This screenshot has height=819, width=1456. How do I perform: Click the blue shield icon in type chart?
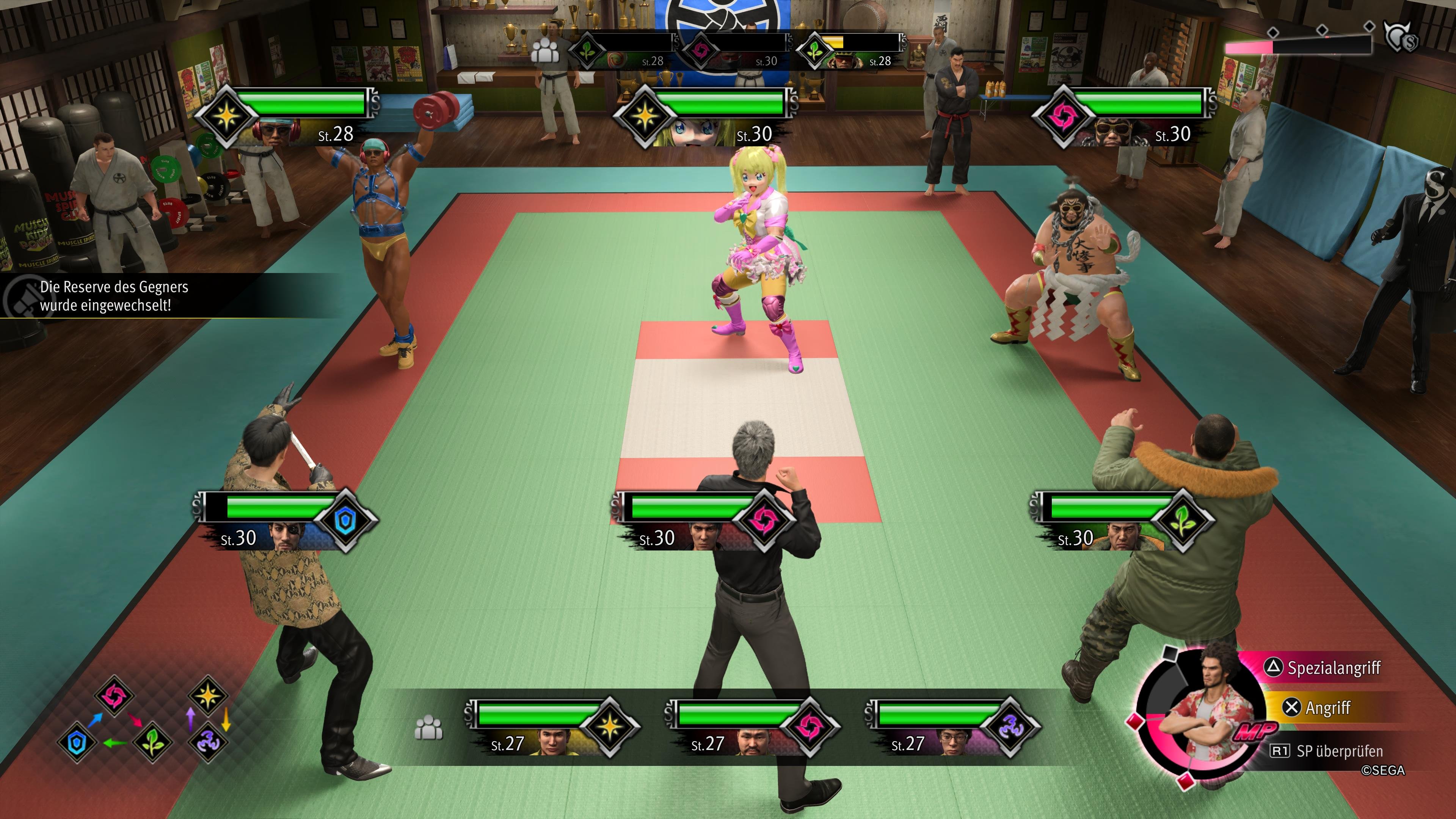pos(77,743)
